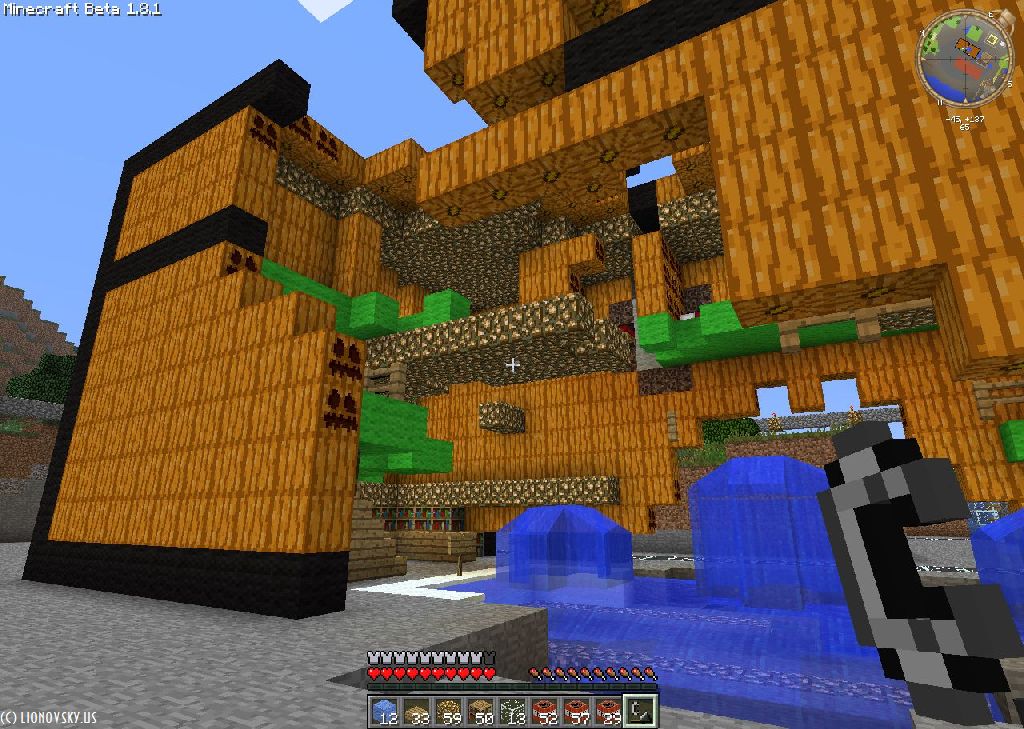This screenshot has height=729, width=1024.
Task: Select the TNT stack of 57
Action: [x=575, y=711]
